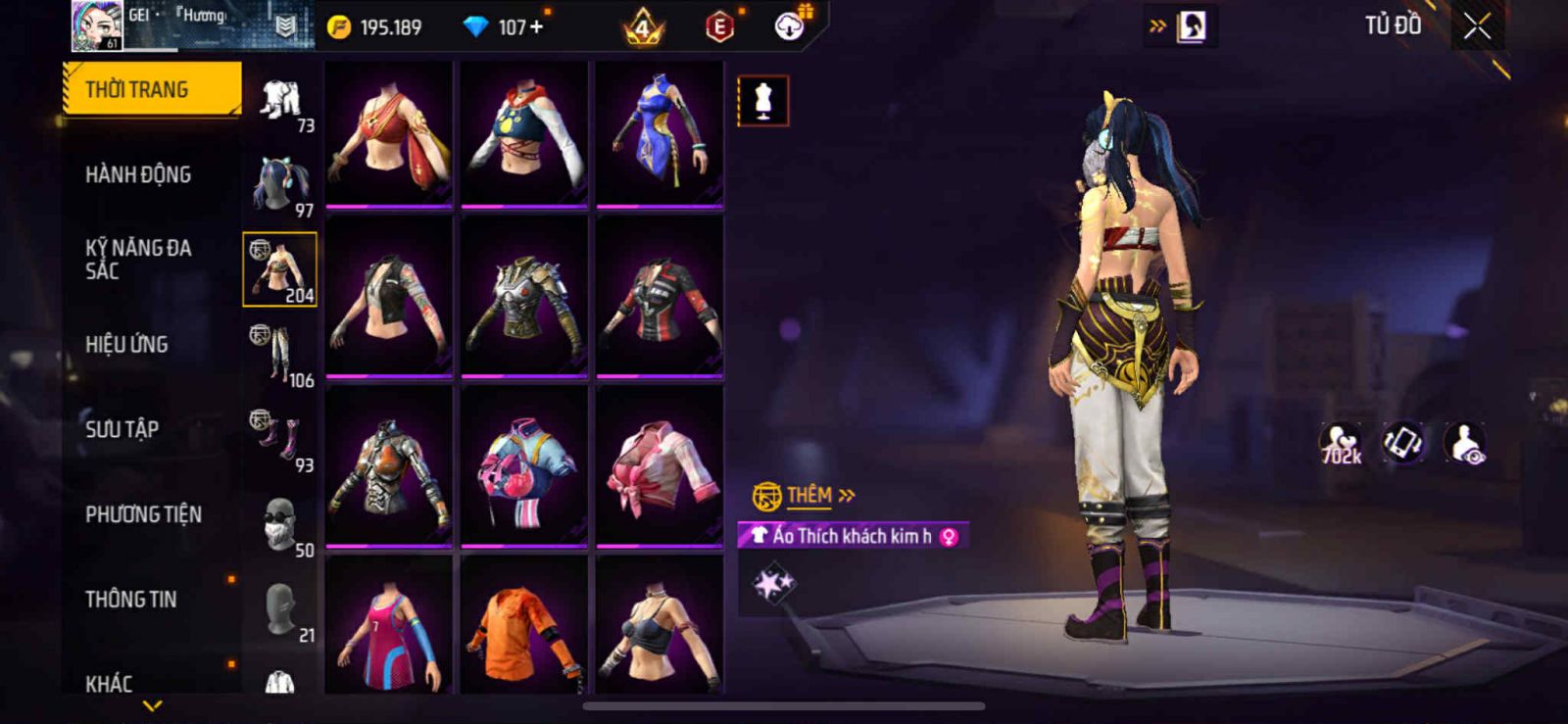
Task: Add diamonds with the plus button
Action: tap(535, 27)
